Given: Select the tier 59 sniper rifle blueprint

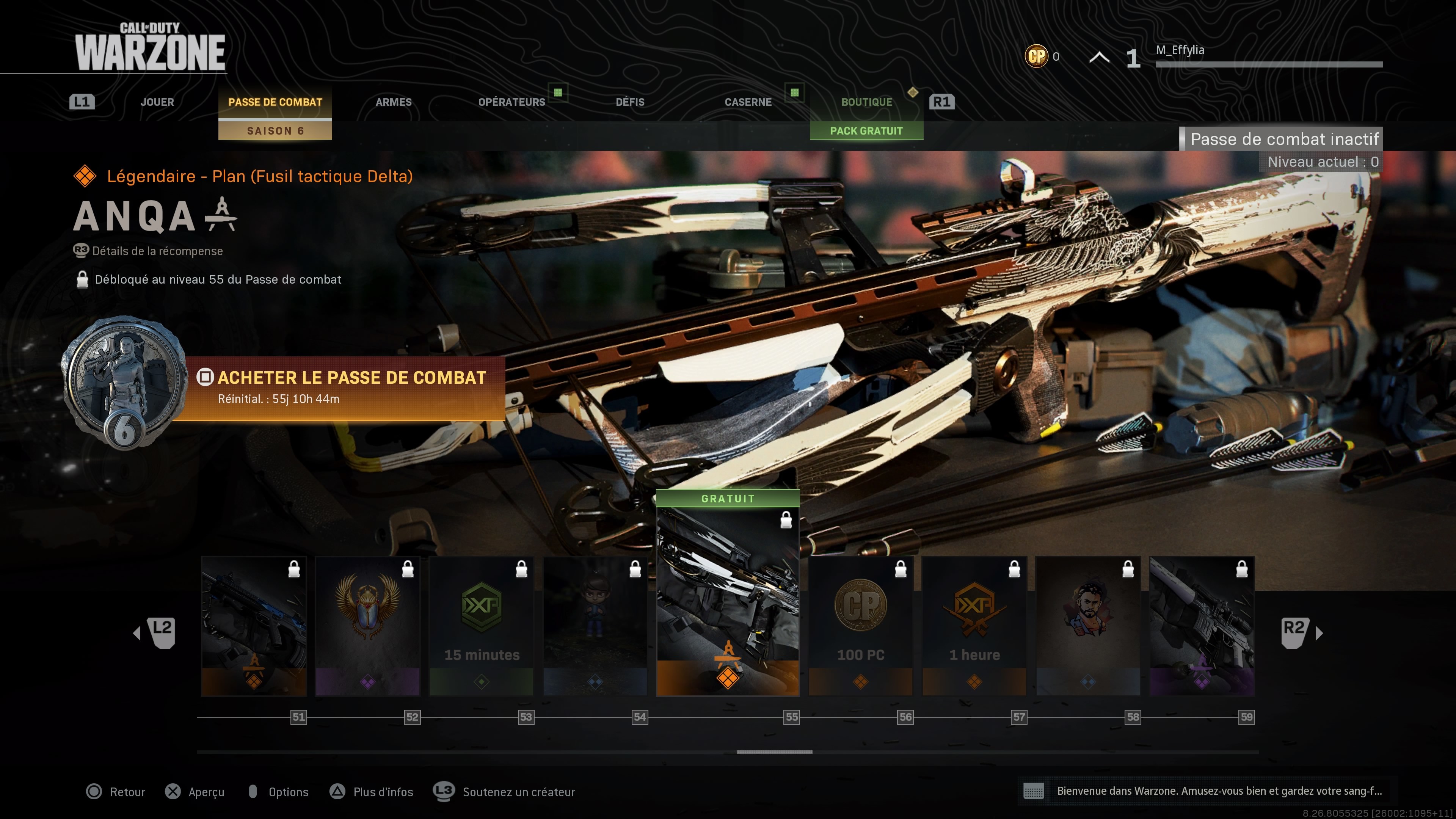Looking at the screenshot, I should pos(1202,626).
